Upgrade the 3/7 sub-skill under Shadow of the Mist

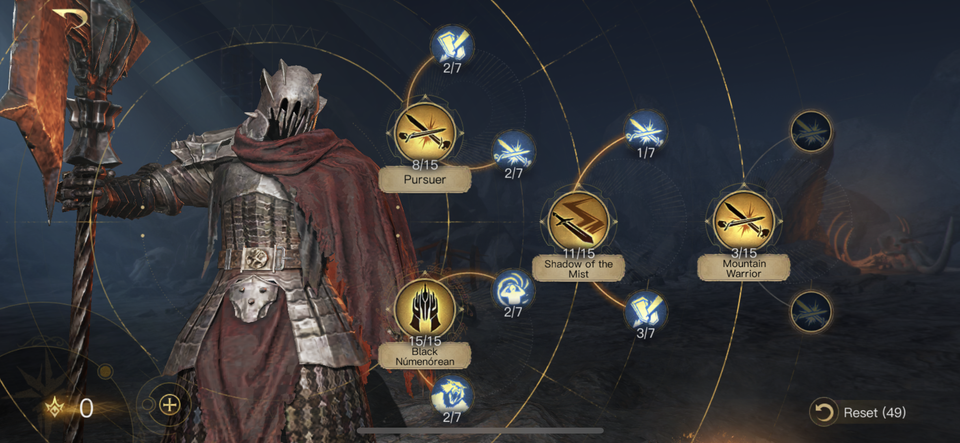coord(645,310)
